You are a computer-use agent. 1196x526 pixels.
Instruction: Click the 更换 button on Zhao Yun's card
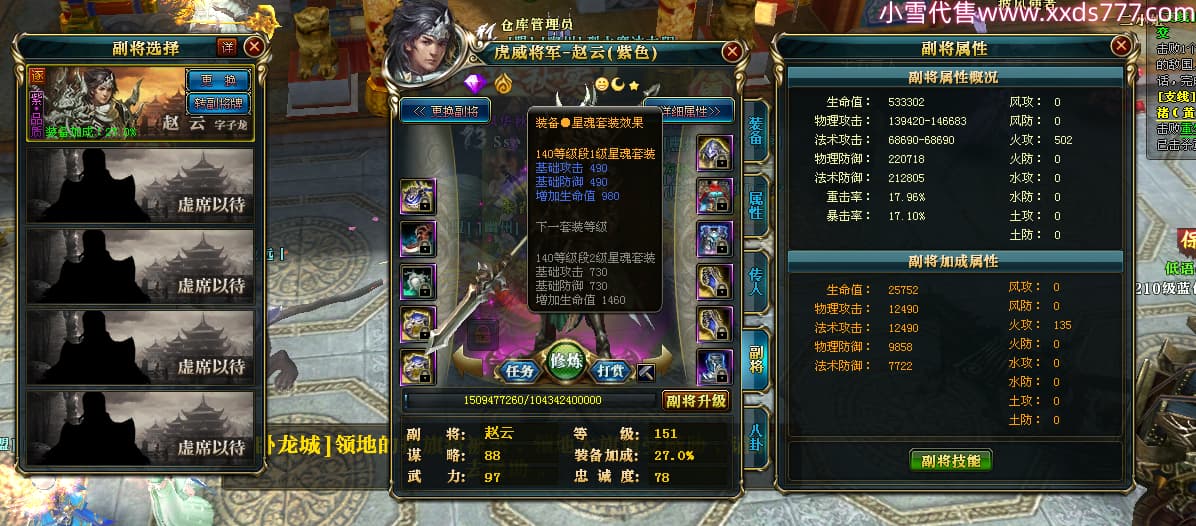click(x=218, y=80)
